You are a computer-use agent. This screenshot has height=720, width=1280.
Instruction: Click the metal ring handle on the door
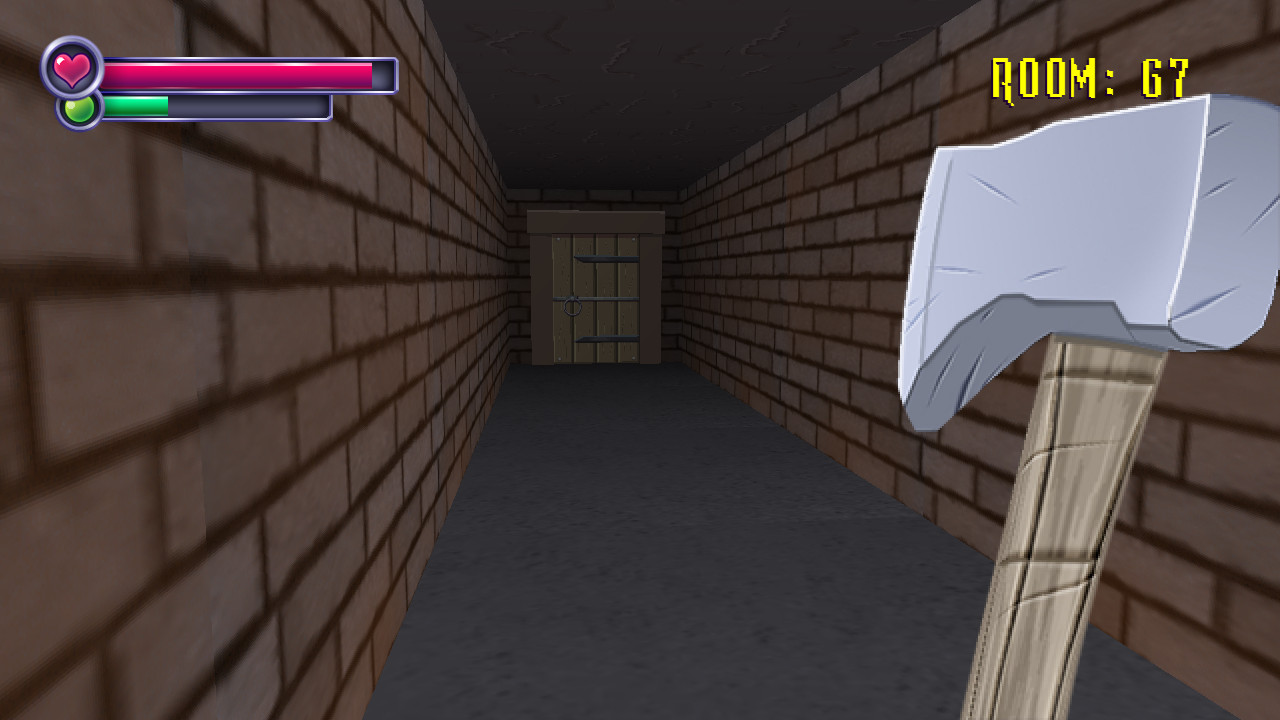tap(573, 308)
